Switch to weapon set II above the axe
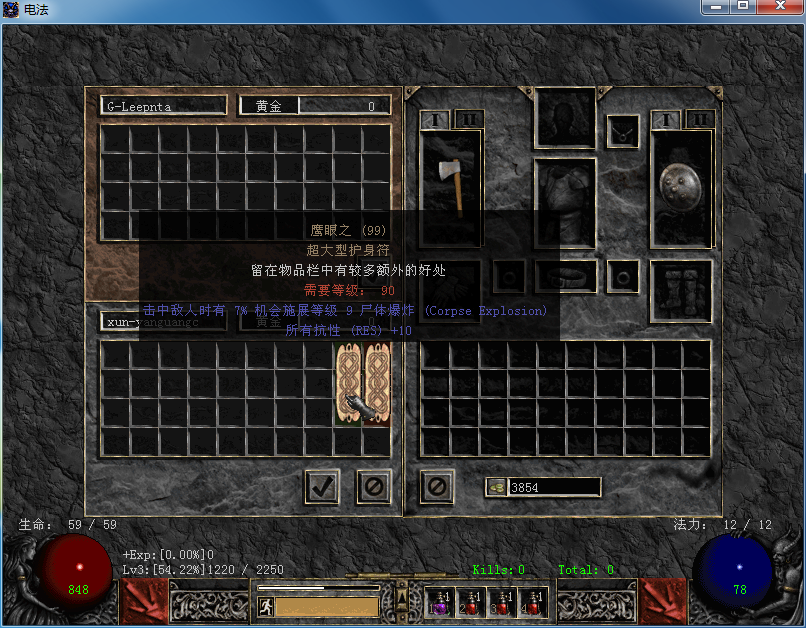806x628 pixels. (x=469, y=119)
